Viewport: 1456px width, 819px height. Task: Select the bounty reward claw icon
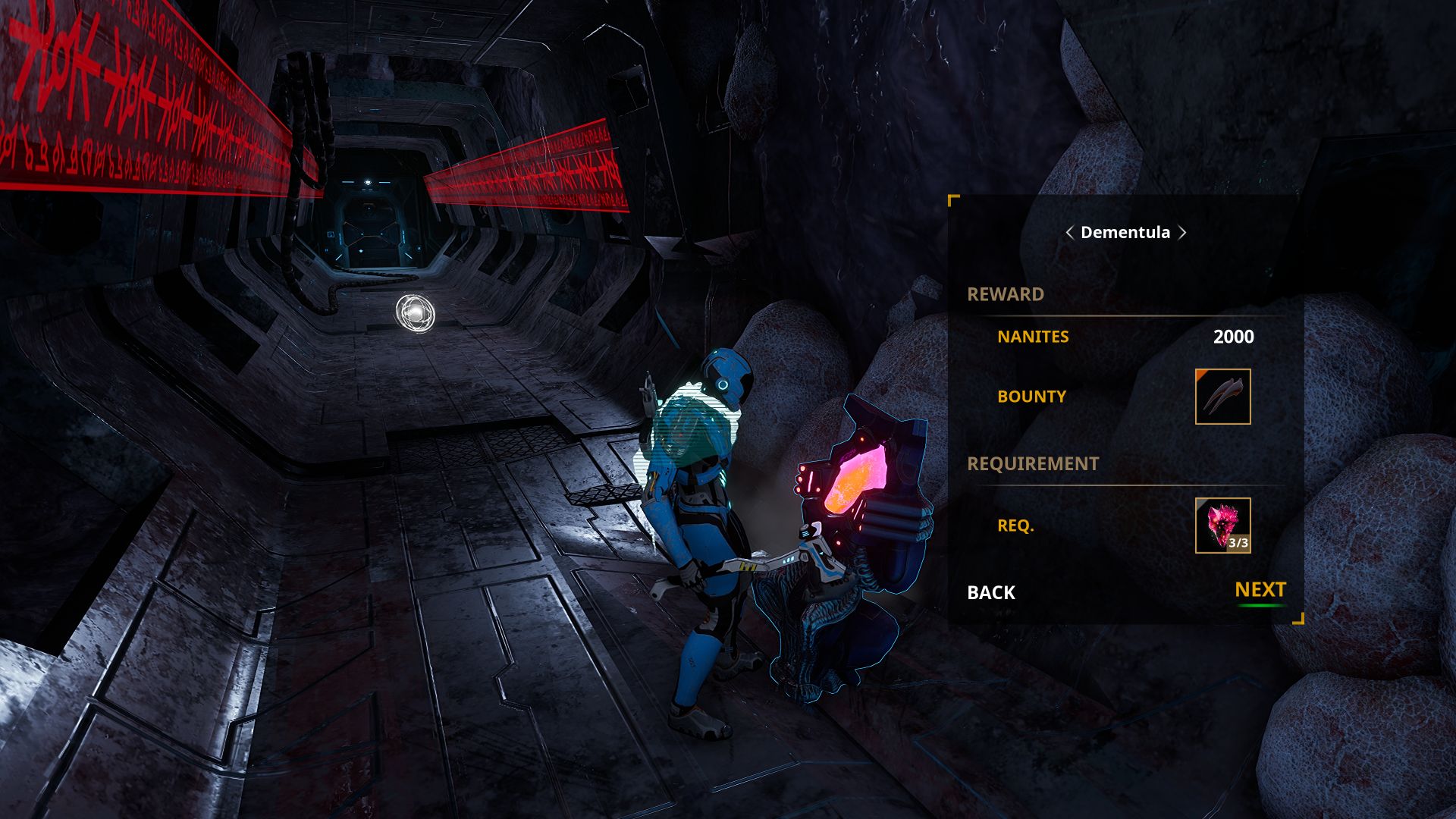tap(1222, 397)
